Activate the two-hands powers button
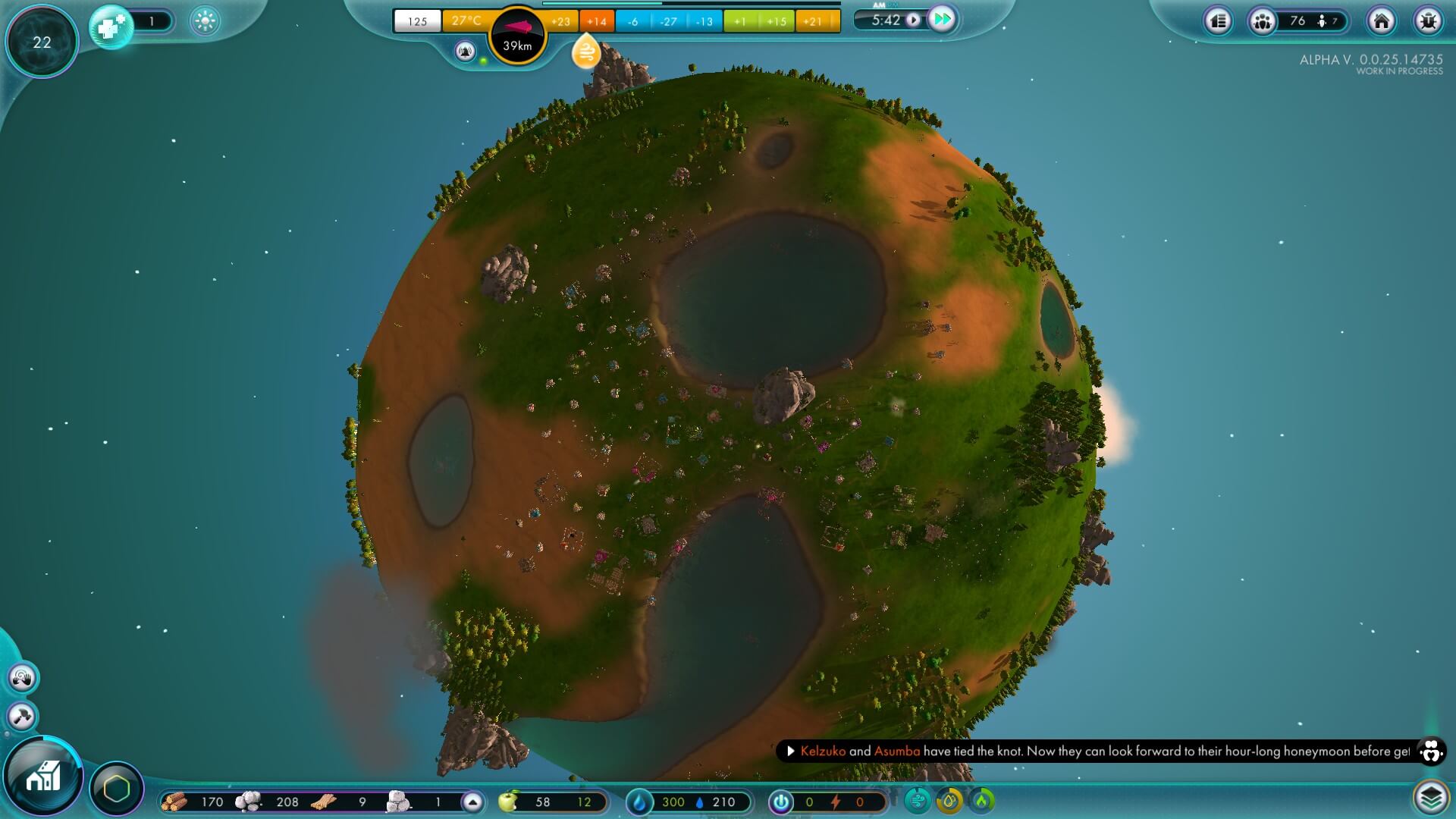This screenshot has width=1456, height=819. point(21,677)
